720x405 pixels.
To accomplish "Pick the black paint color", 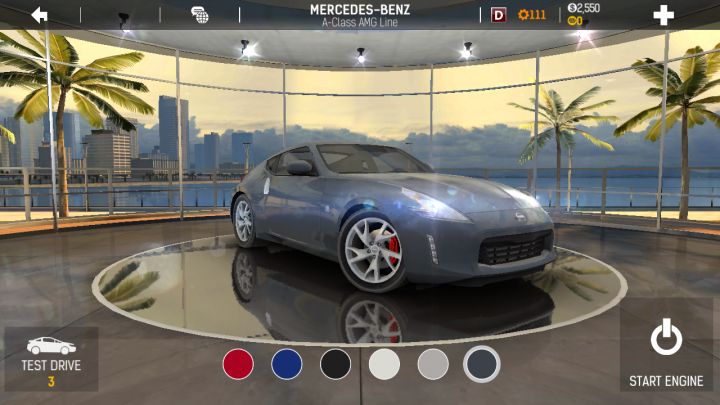I will tap(336, 364).
